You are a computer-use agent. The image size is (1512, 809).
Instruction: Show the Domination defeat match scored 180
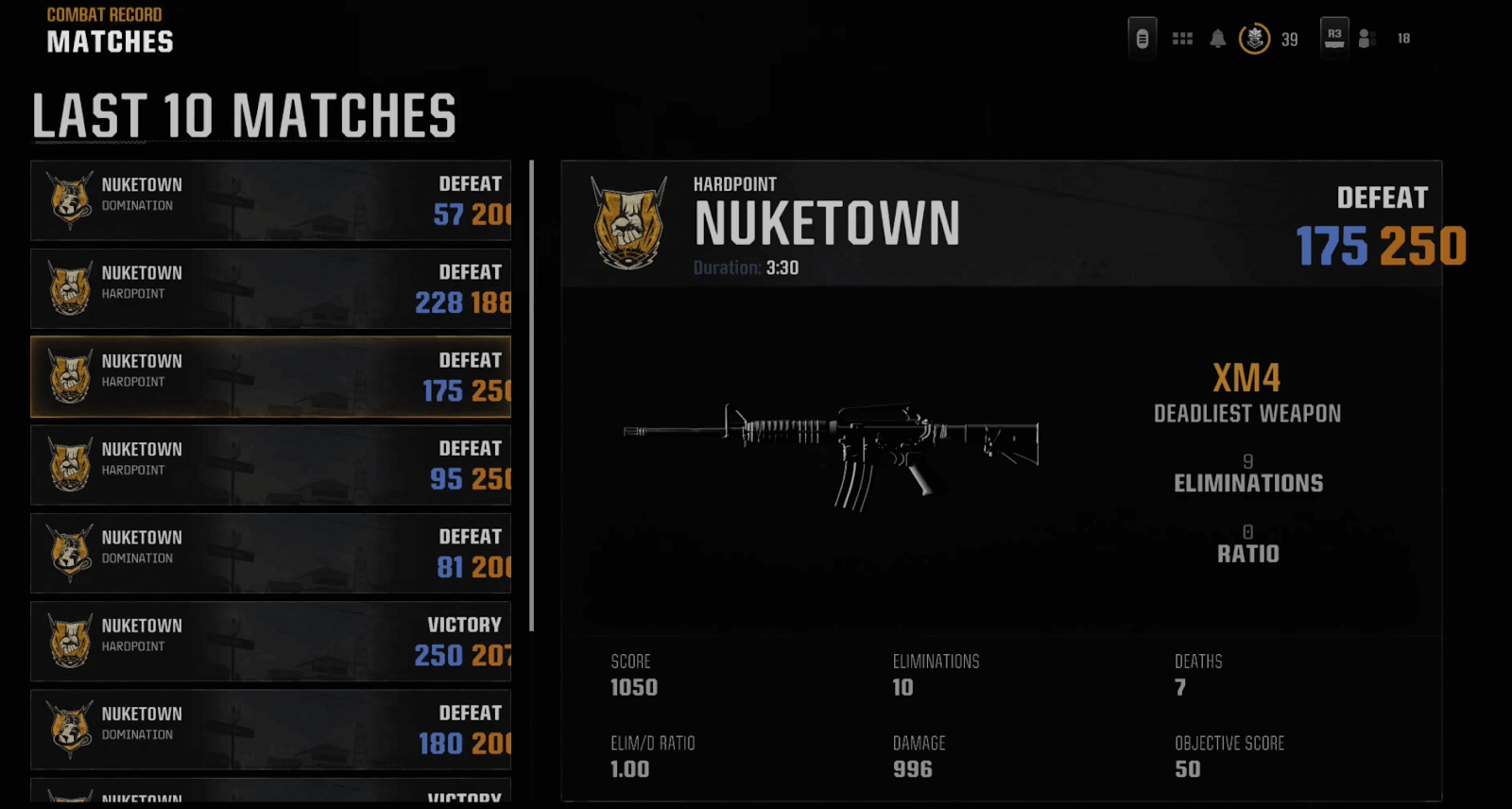pyautogui.click(x=270, y=729)
